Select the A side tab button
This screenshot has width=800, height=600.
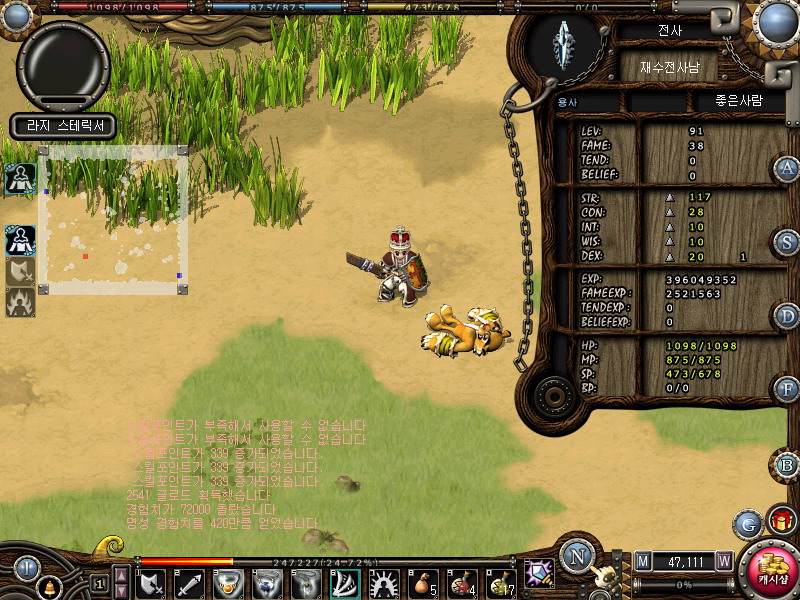[787, 168]
